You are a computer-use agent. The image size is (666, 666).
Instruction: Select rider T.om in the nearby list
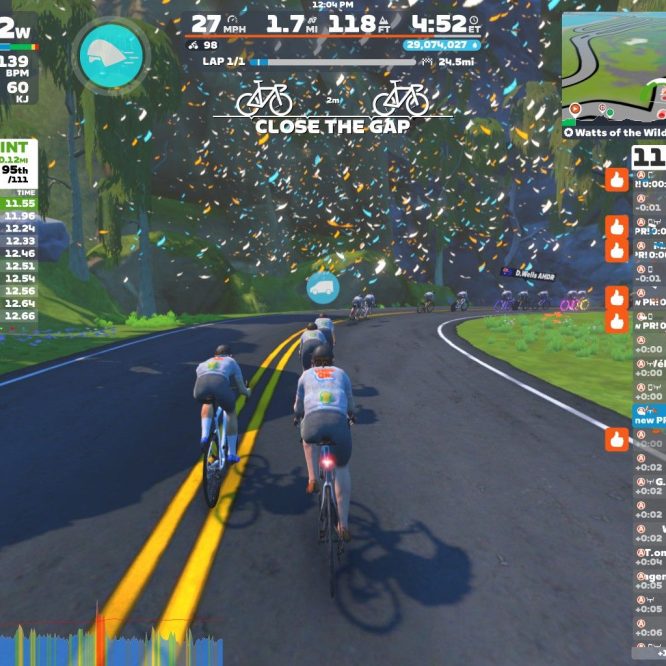[650, 556]
